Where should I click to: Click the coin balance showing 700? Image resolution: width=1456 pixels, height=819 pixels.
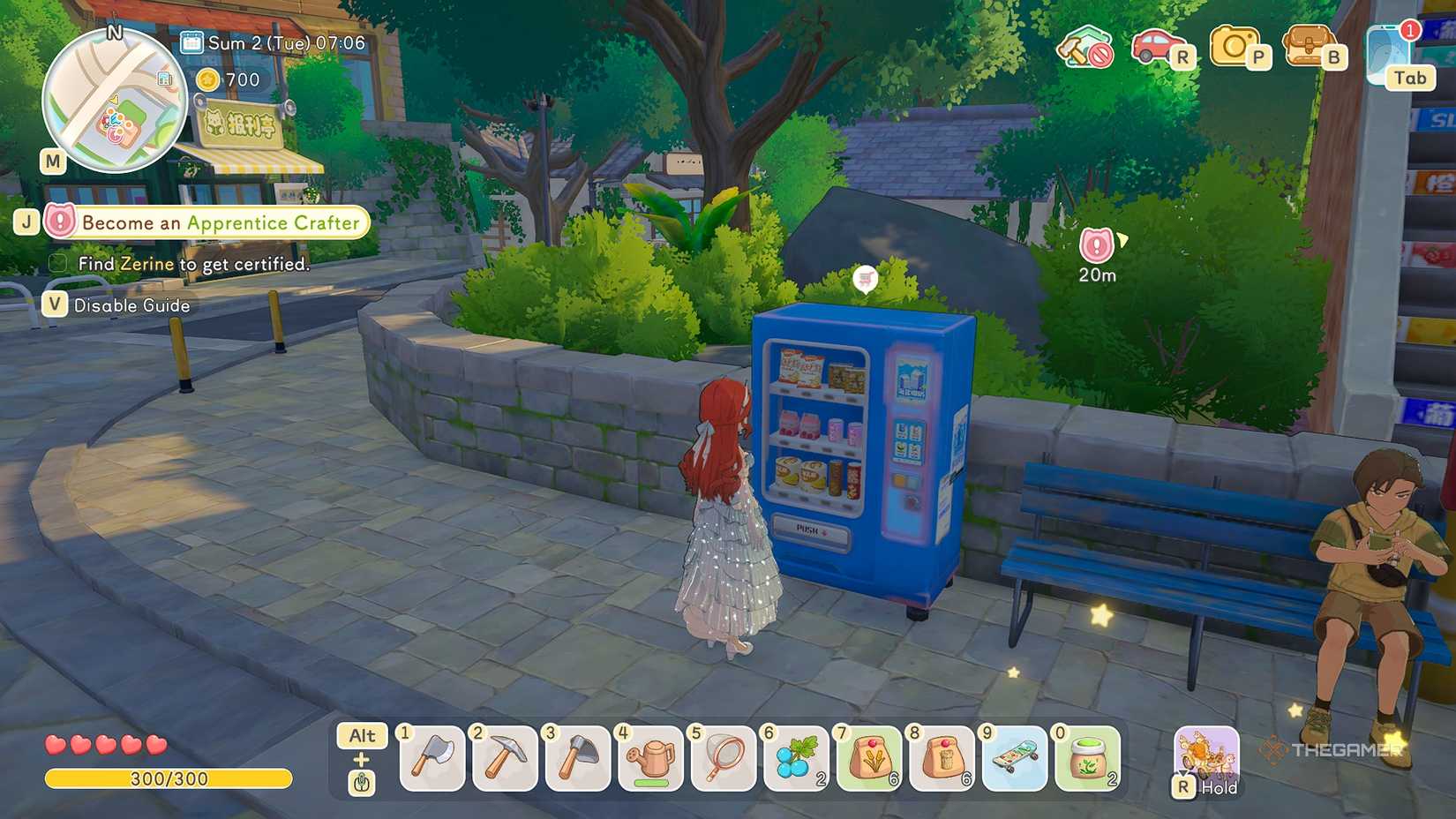click(226, 79)
